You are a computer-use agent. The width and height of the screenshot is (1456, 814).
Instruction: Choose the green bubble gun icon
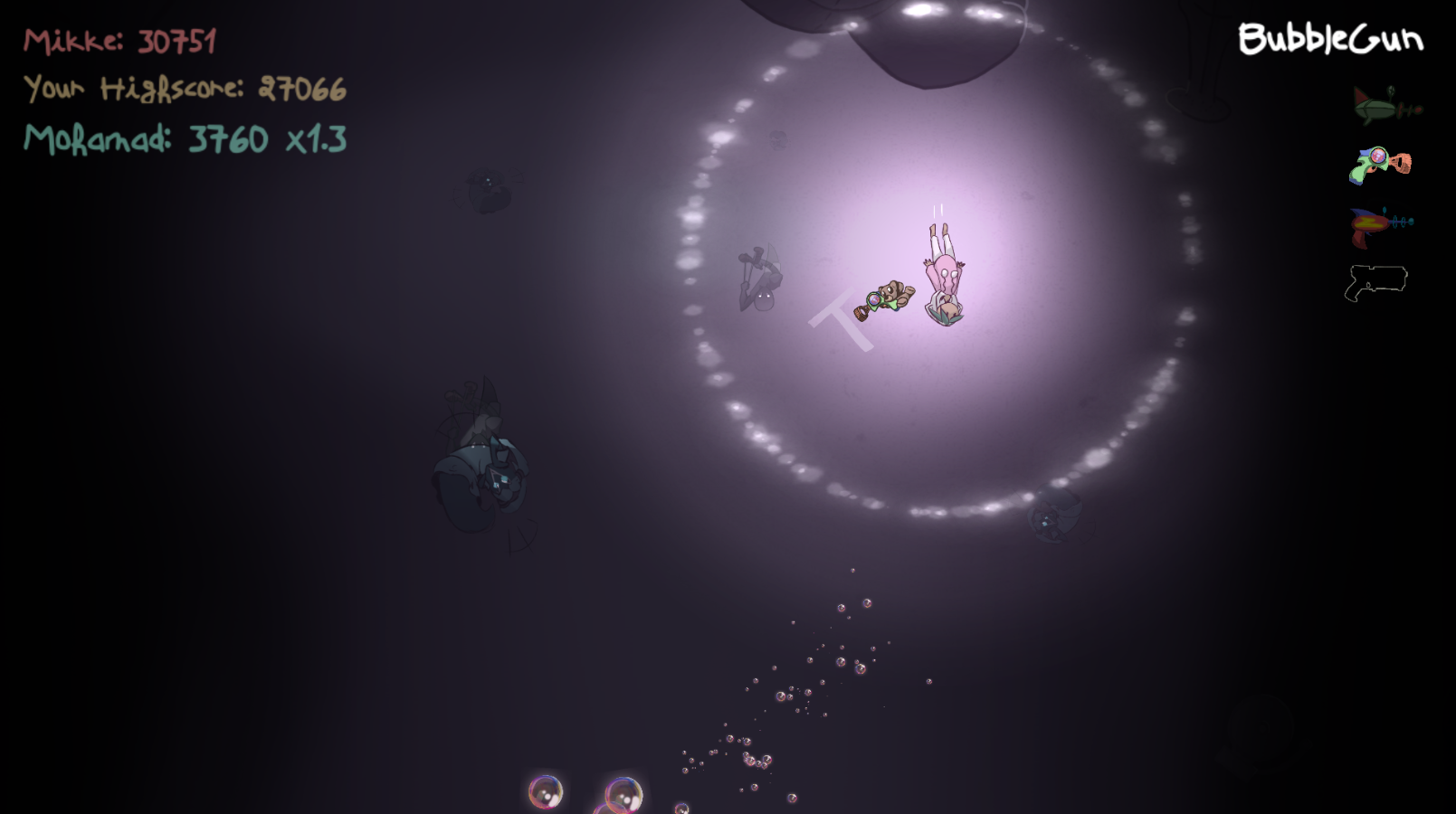(1379, 165)
